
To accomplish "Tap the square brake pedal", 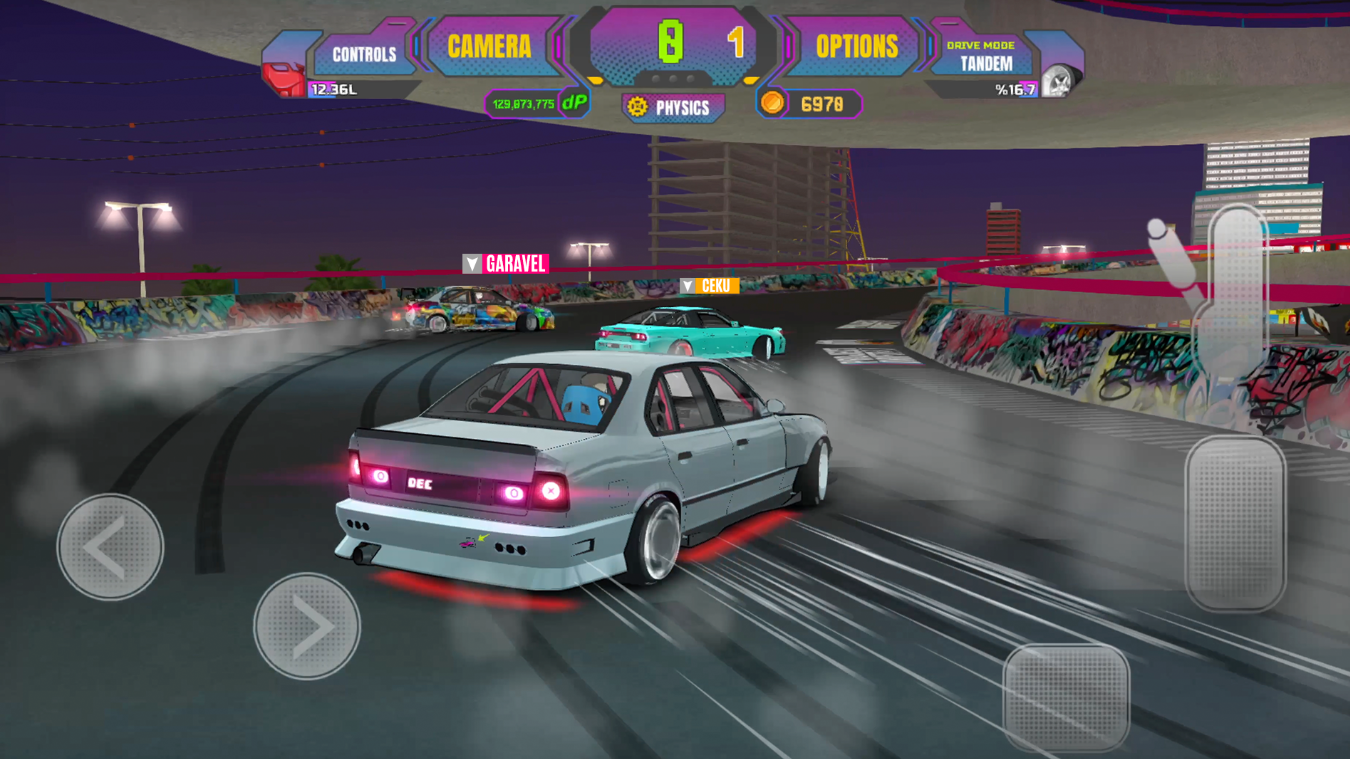I will [1066, 697].
